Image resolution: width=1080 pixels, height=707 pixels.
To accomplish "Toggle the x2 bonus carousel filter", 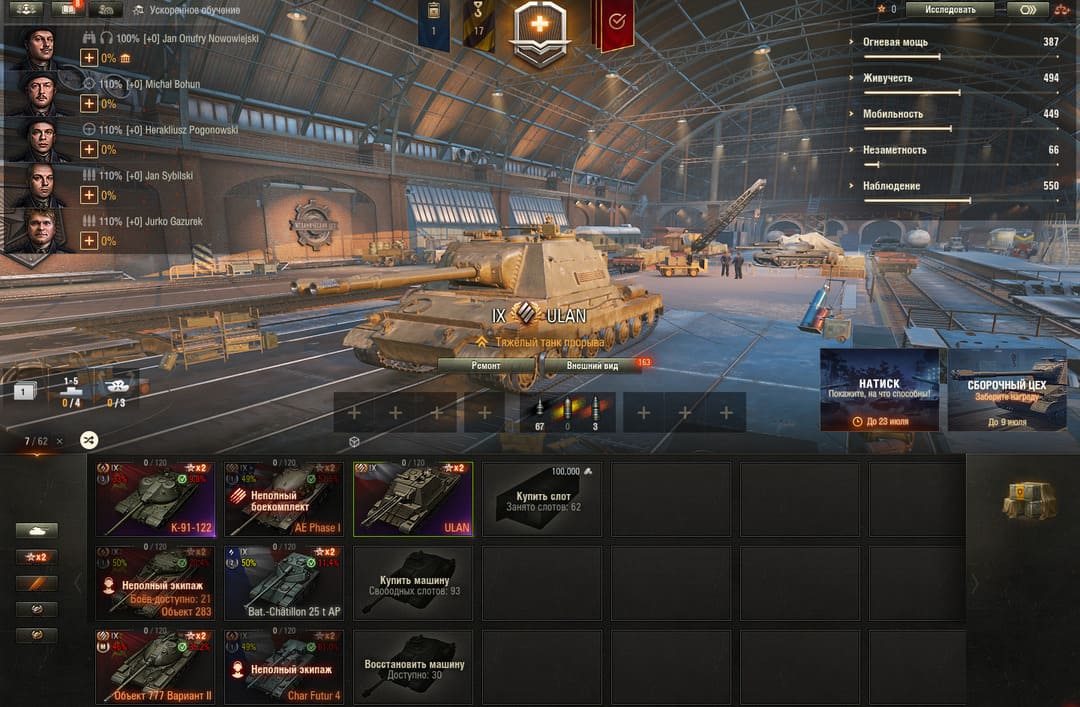I will (x=36, y=557).
